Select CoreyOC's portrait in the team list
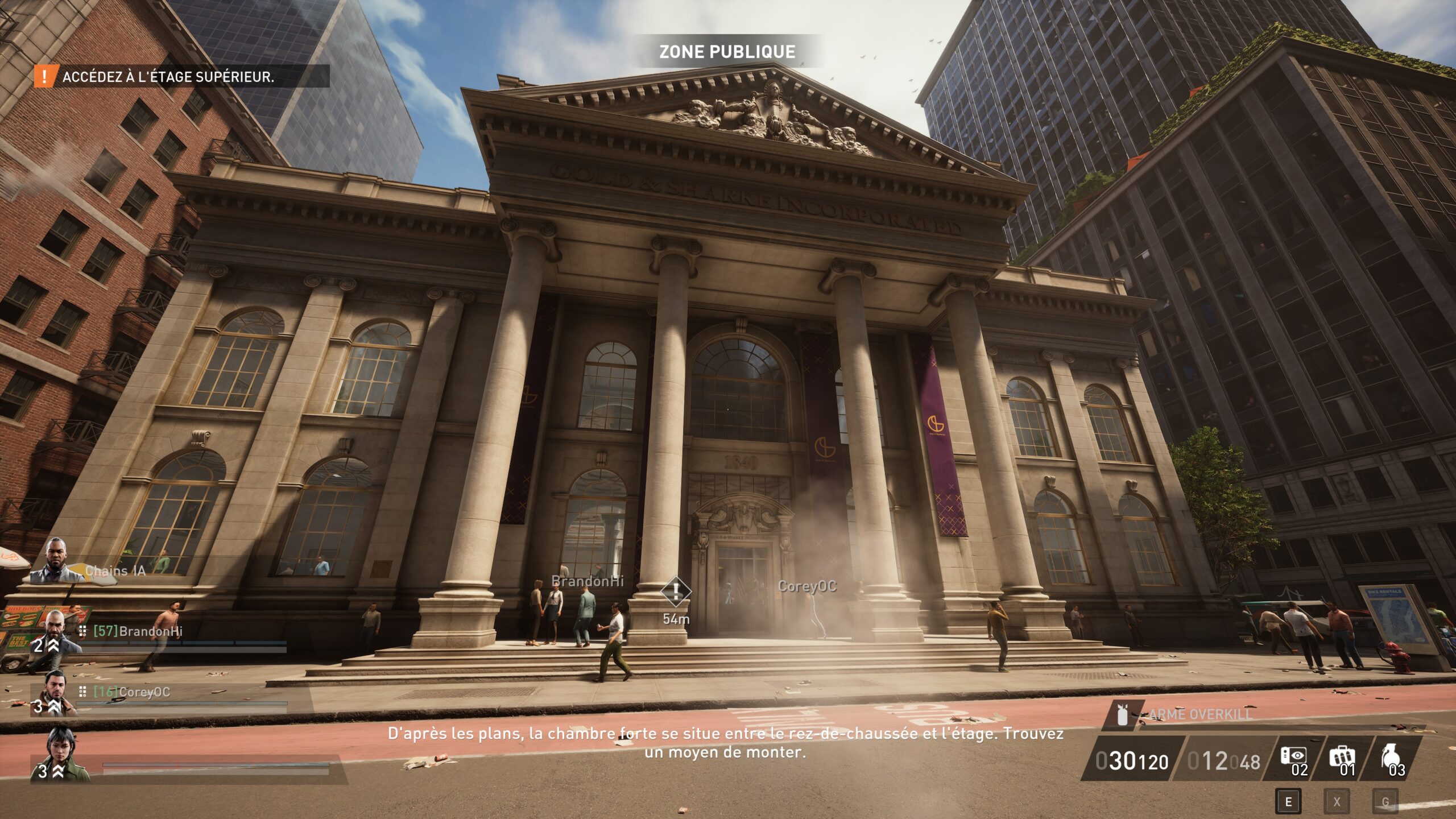 [55, 693]
